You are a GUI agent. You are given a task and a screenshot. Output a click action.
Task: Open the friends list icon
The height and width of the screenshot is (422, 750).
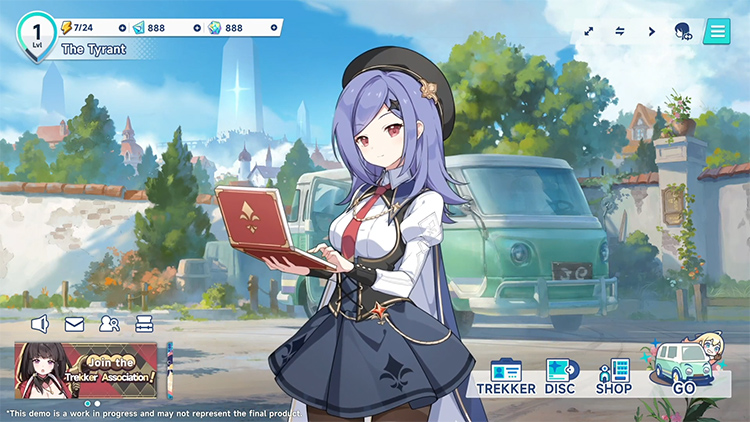click(x=109, y=324)
